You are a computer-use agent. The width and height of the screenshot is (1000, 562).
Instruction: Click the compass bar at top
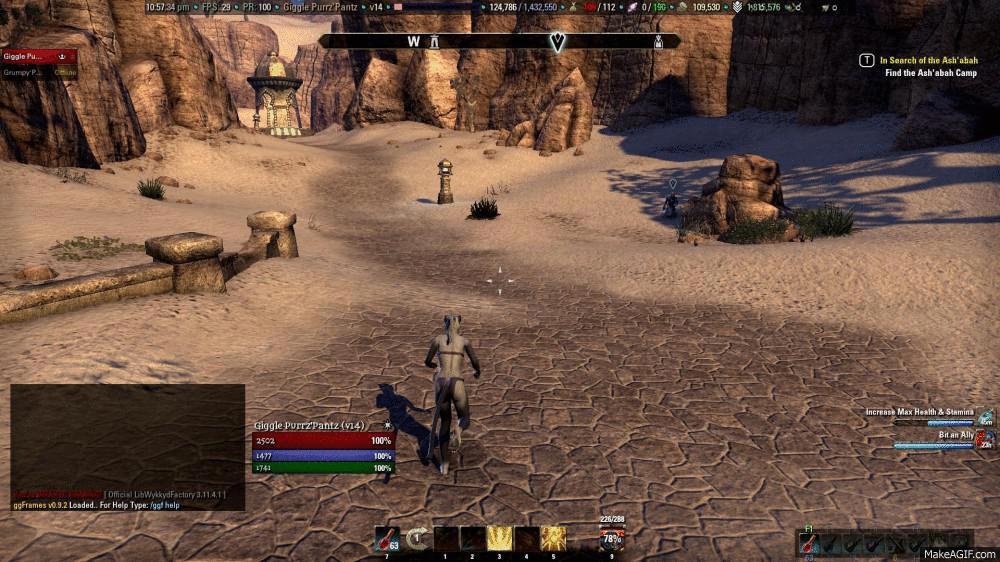click(499, 42)
